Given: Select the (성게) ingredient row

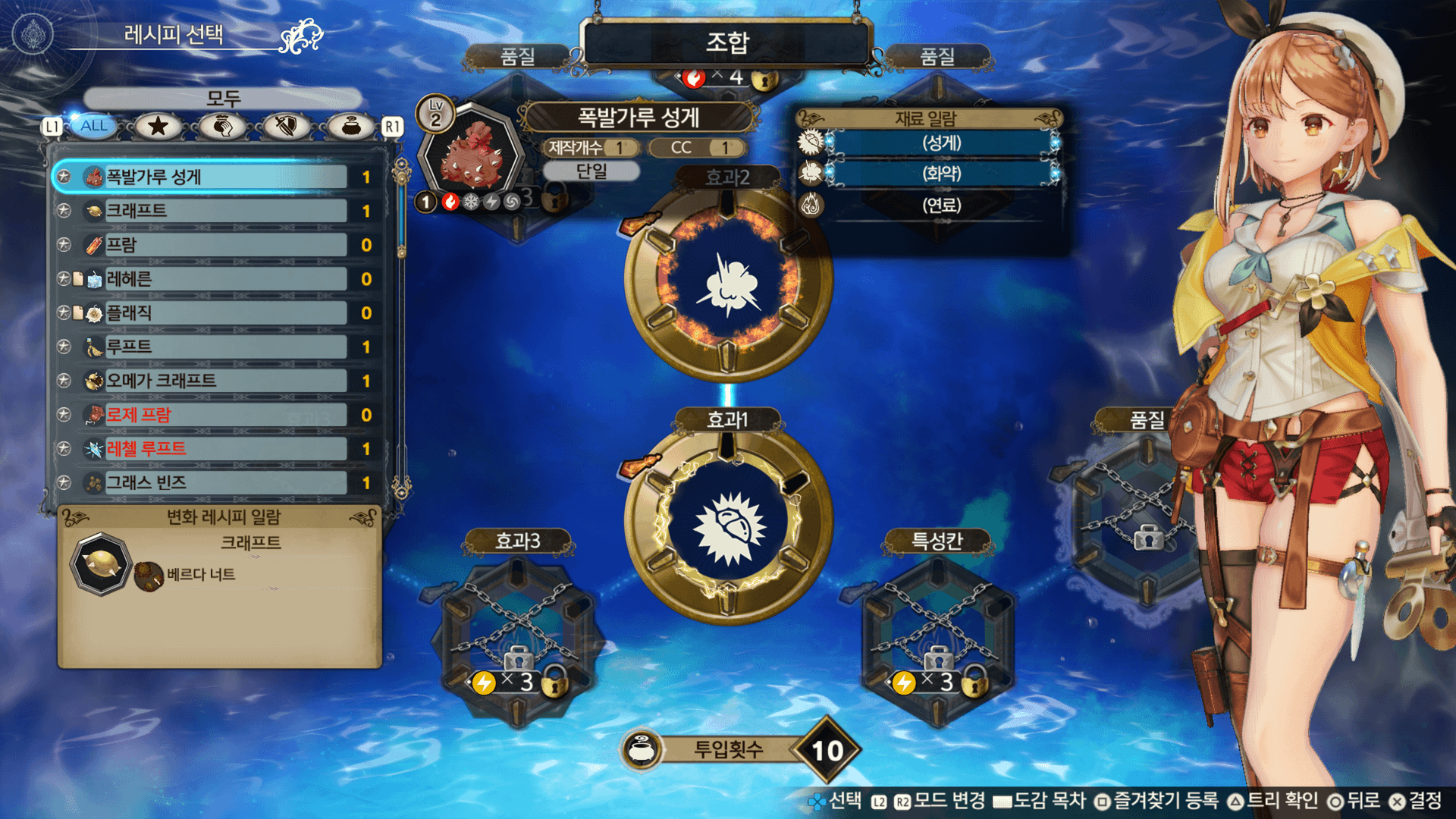Looking at the screenshot, I should click(941, 143).
